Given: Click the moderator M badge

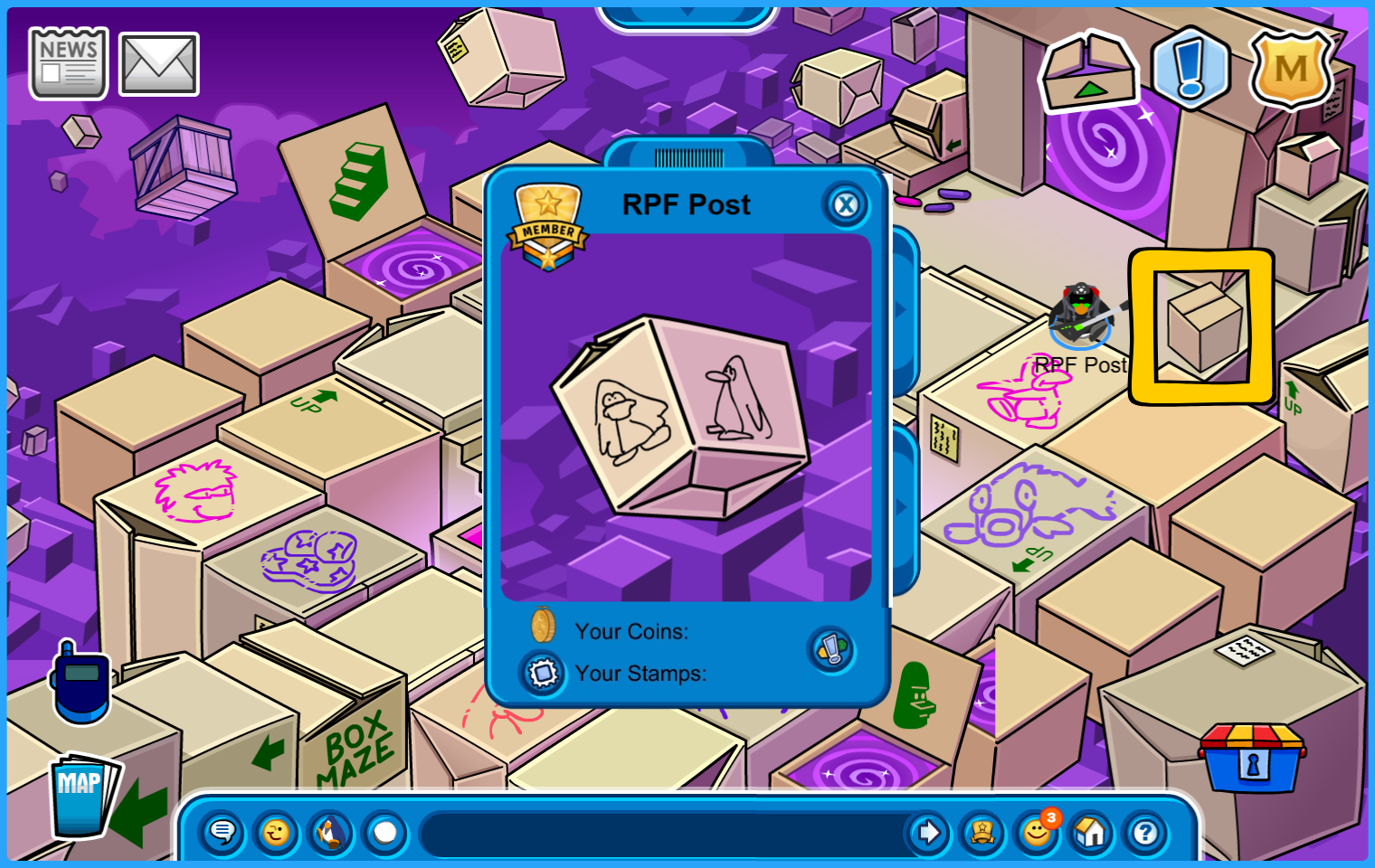Looking at the screenshot, I should tap(1291, 70).
